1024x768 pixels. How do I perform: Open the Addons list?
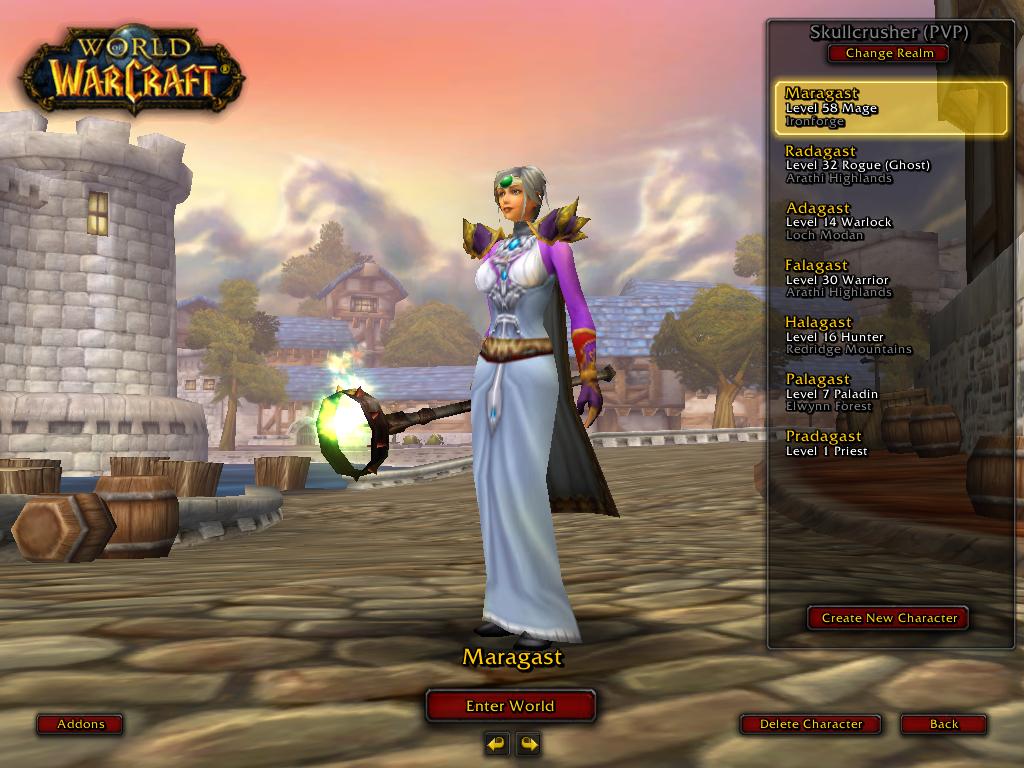click(80, 724)
